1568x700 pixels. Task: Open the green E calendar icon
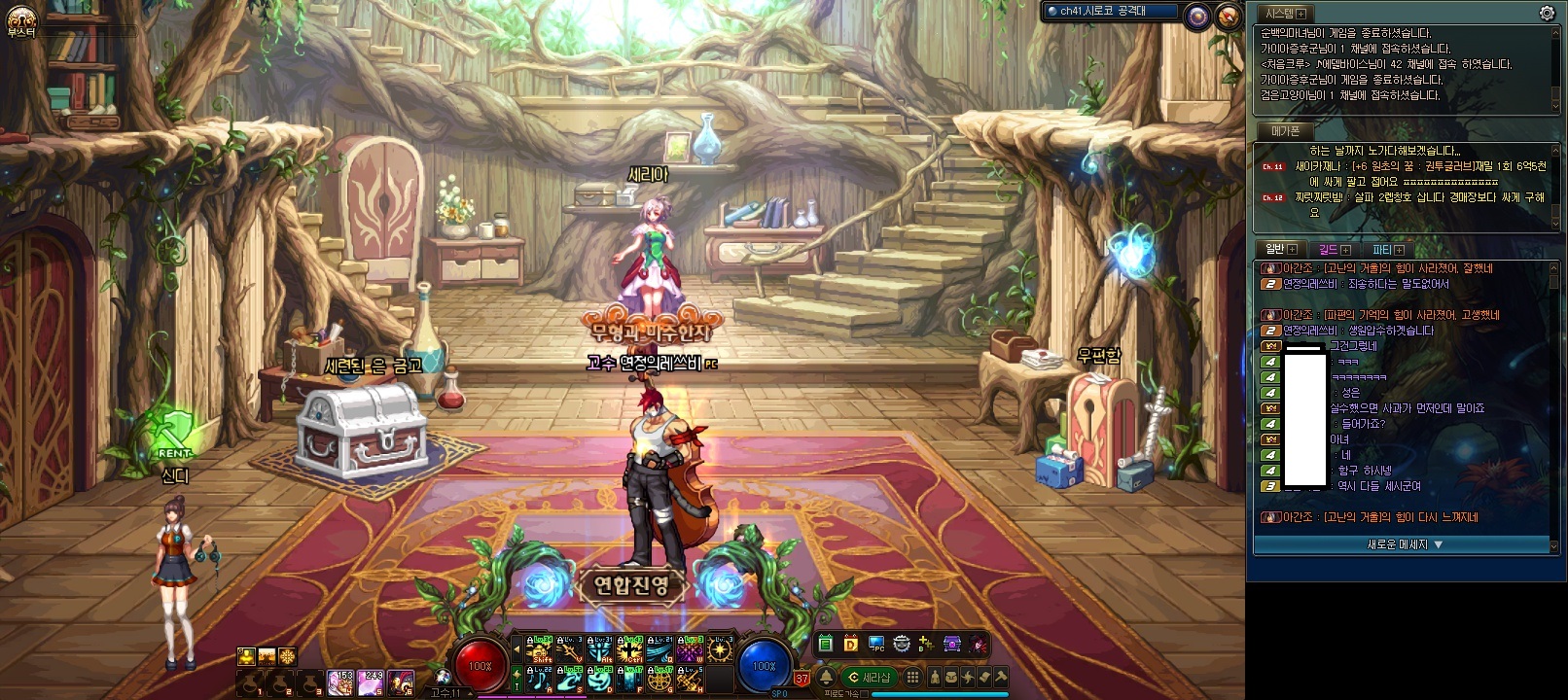[x=825, y=644]
